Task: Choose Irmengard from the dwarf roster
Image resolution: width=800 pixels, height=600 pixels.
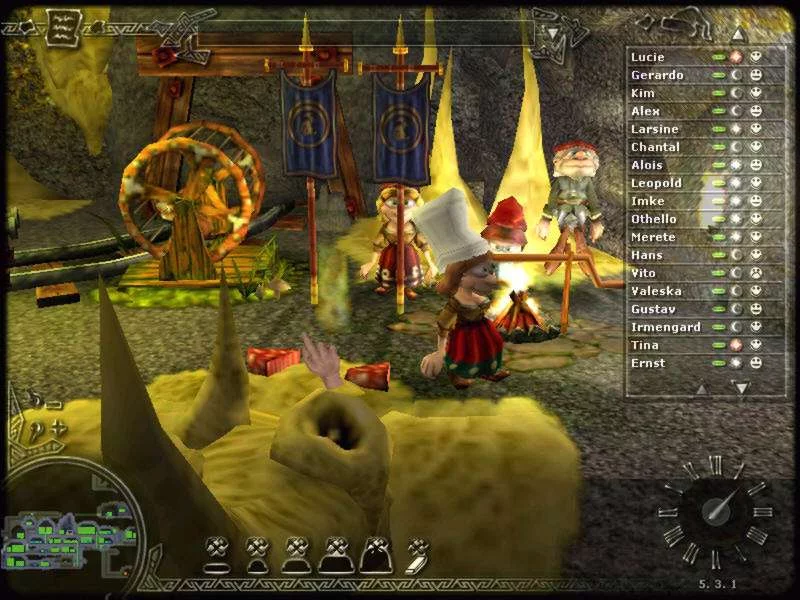Action: (665, 327)
